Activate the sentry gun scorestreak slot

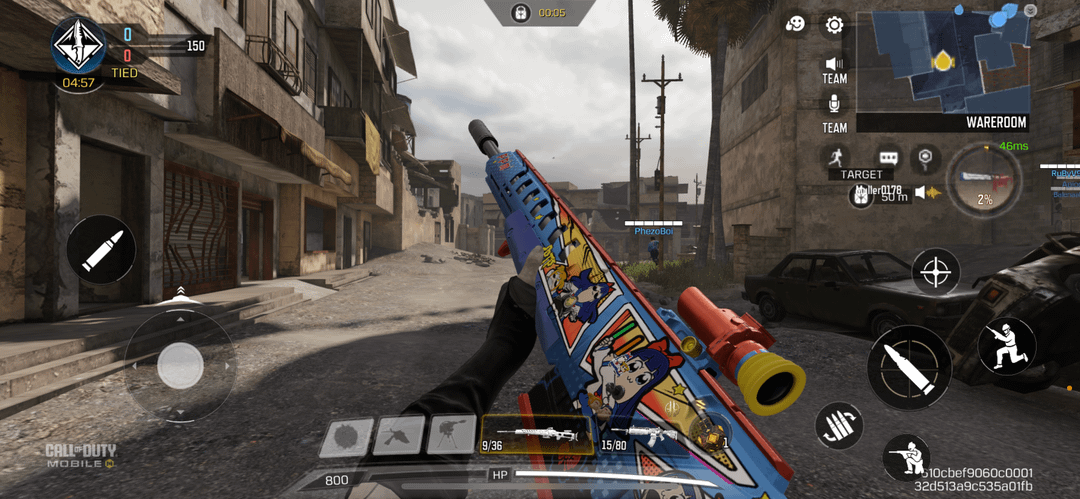pyautogui.click(x=451, y=435)
